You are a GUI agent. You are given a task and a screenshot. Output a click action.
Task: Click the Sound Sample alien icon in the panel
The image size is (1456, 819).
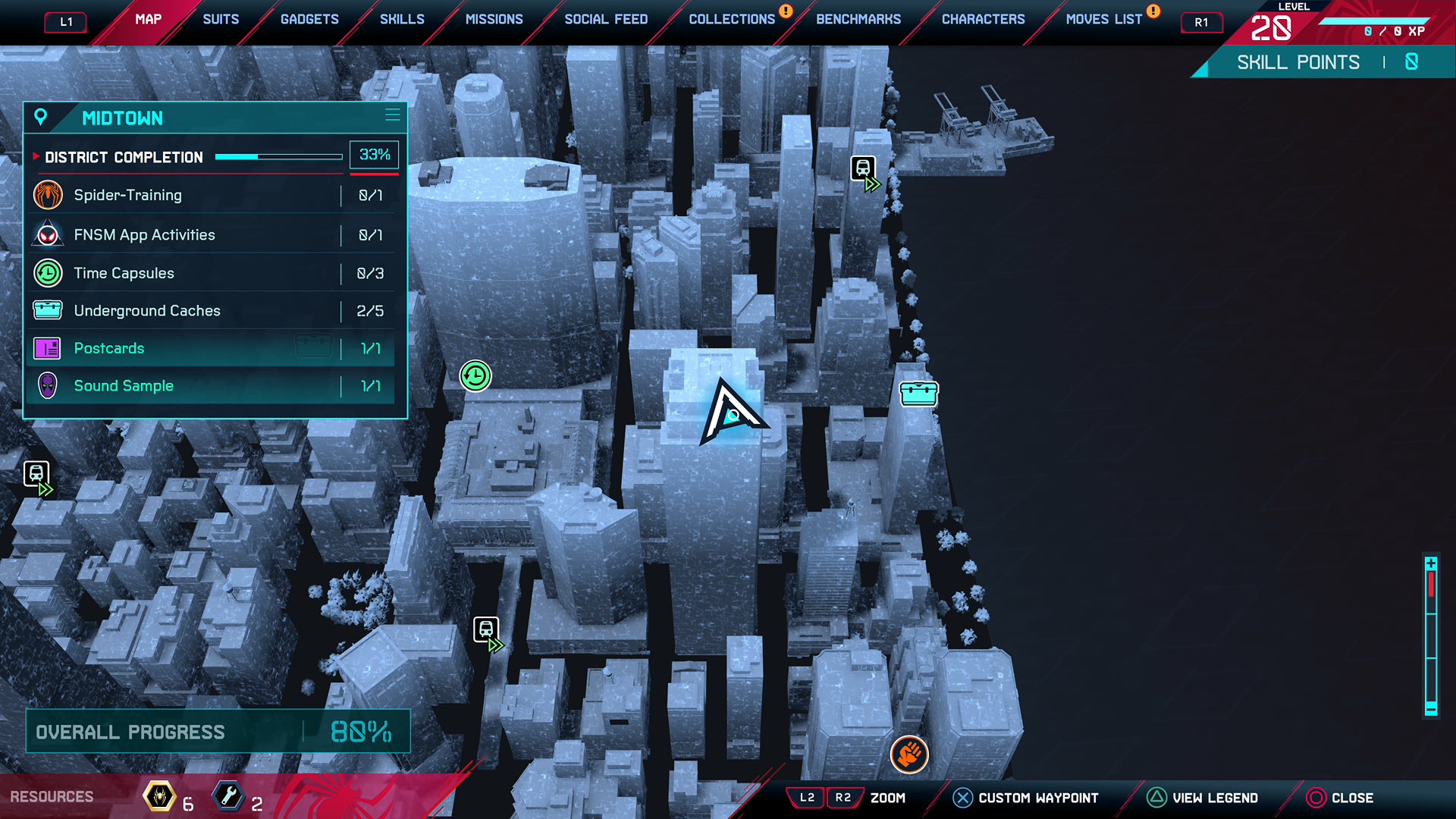[x=48, y=386]
